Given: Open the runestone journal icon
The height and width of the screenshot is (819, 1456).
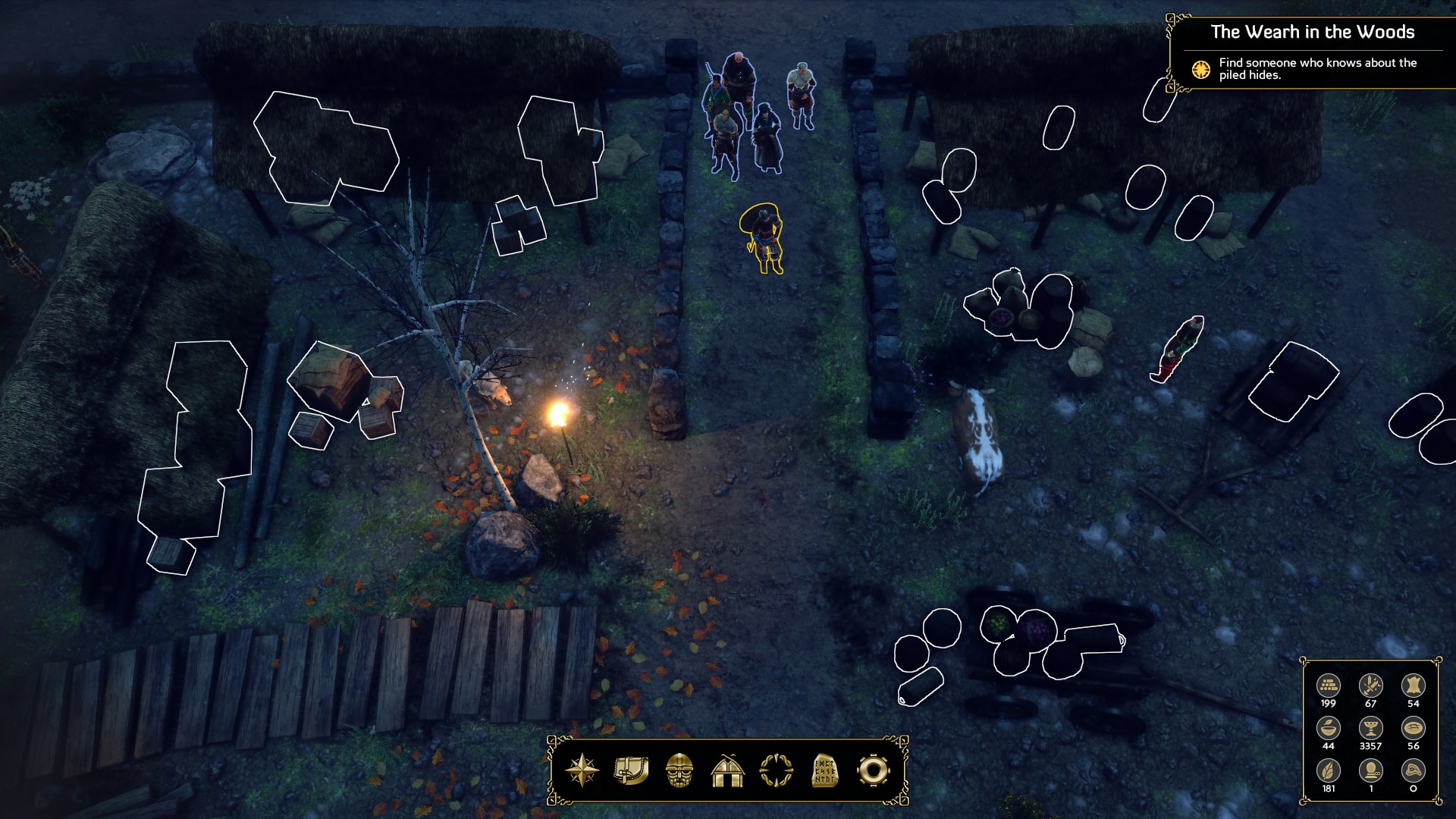Looking at the screenshot, I should click(824, 770).
